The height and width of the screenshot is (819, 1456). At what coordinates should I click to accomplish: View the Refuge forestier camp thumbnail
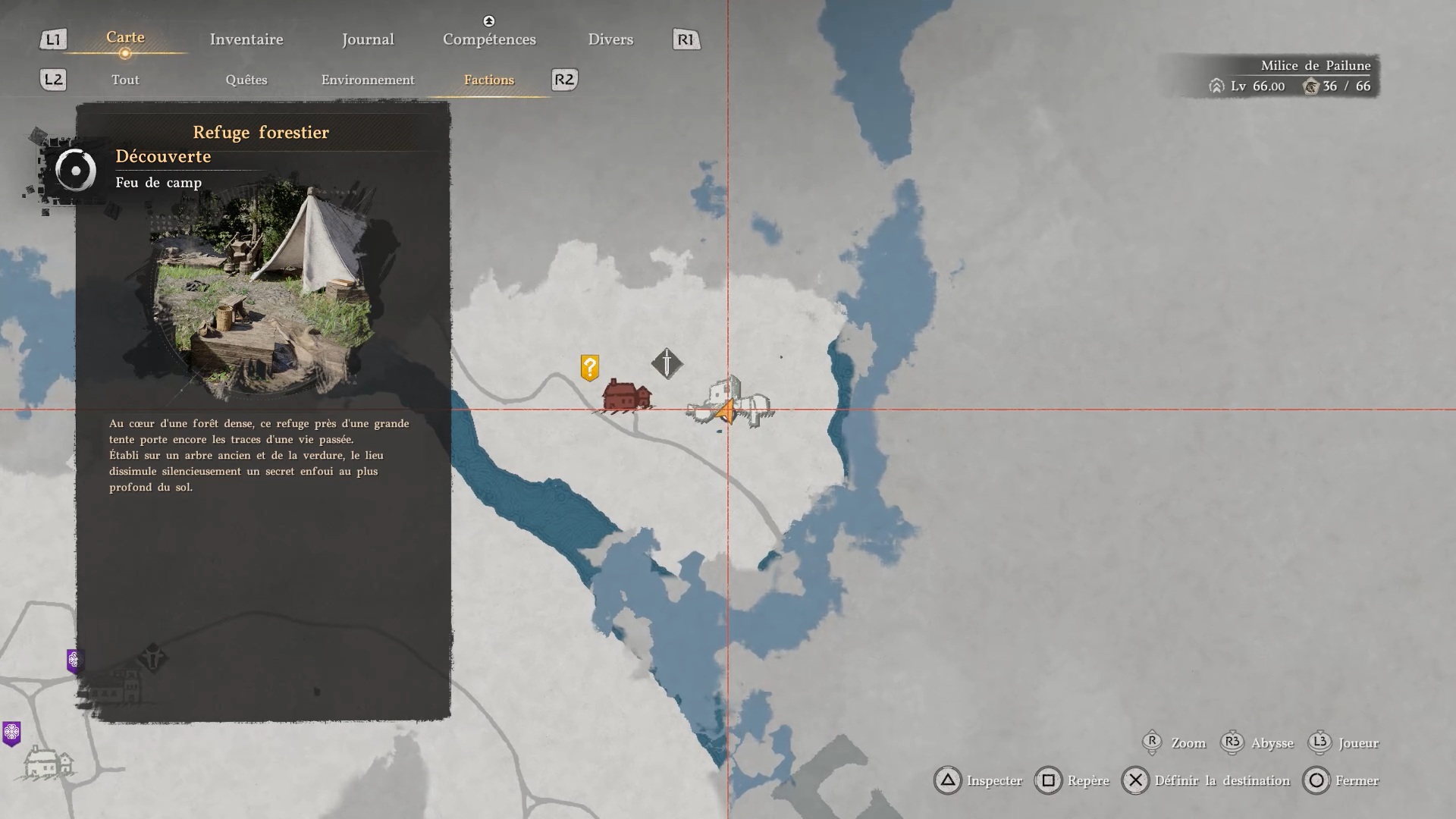[263, 288]
